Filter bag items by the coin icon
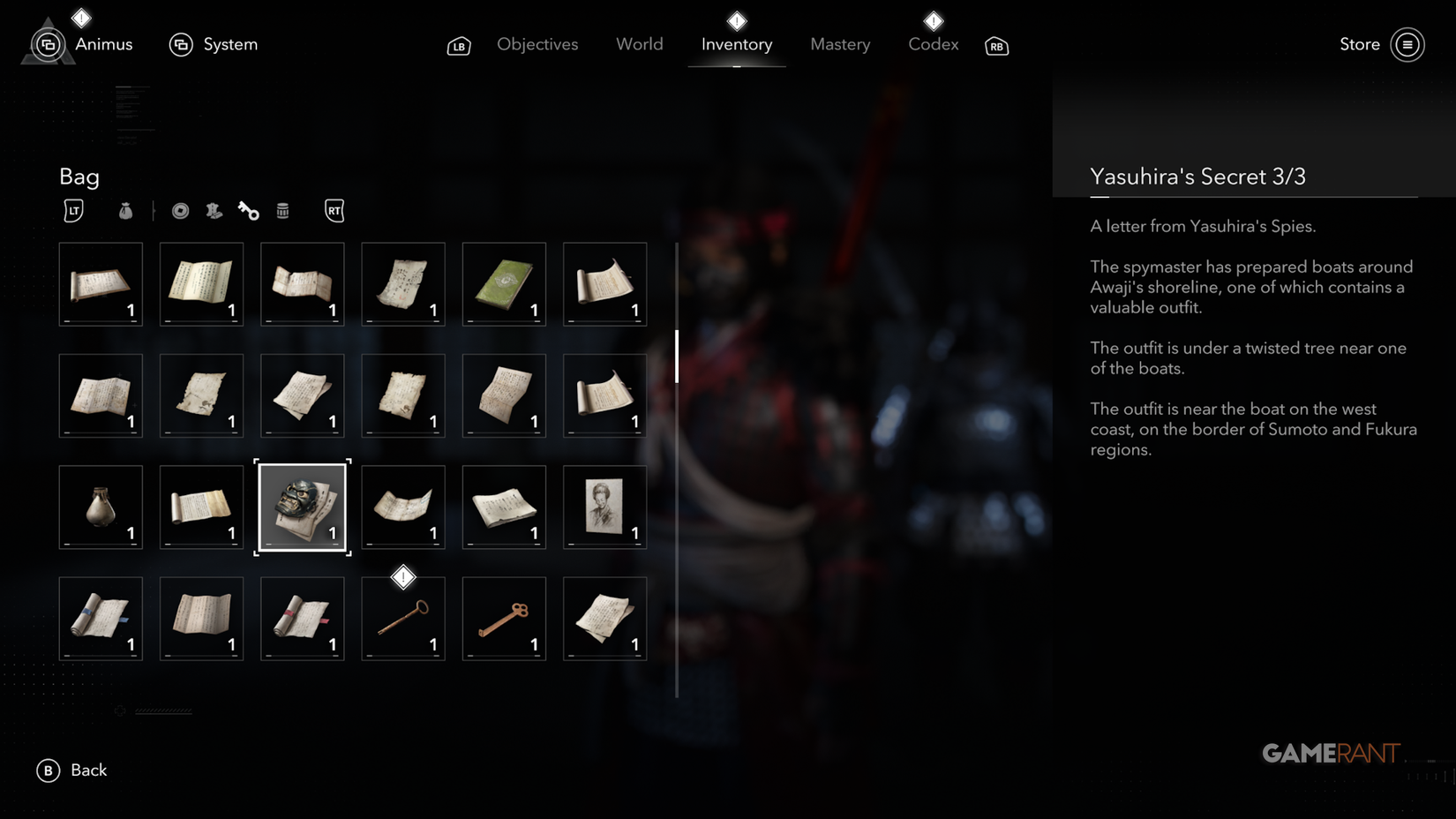Viewport: 1456px width, 819px height. 179,210
